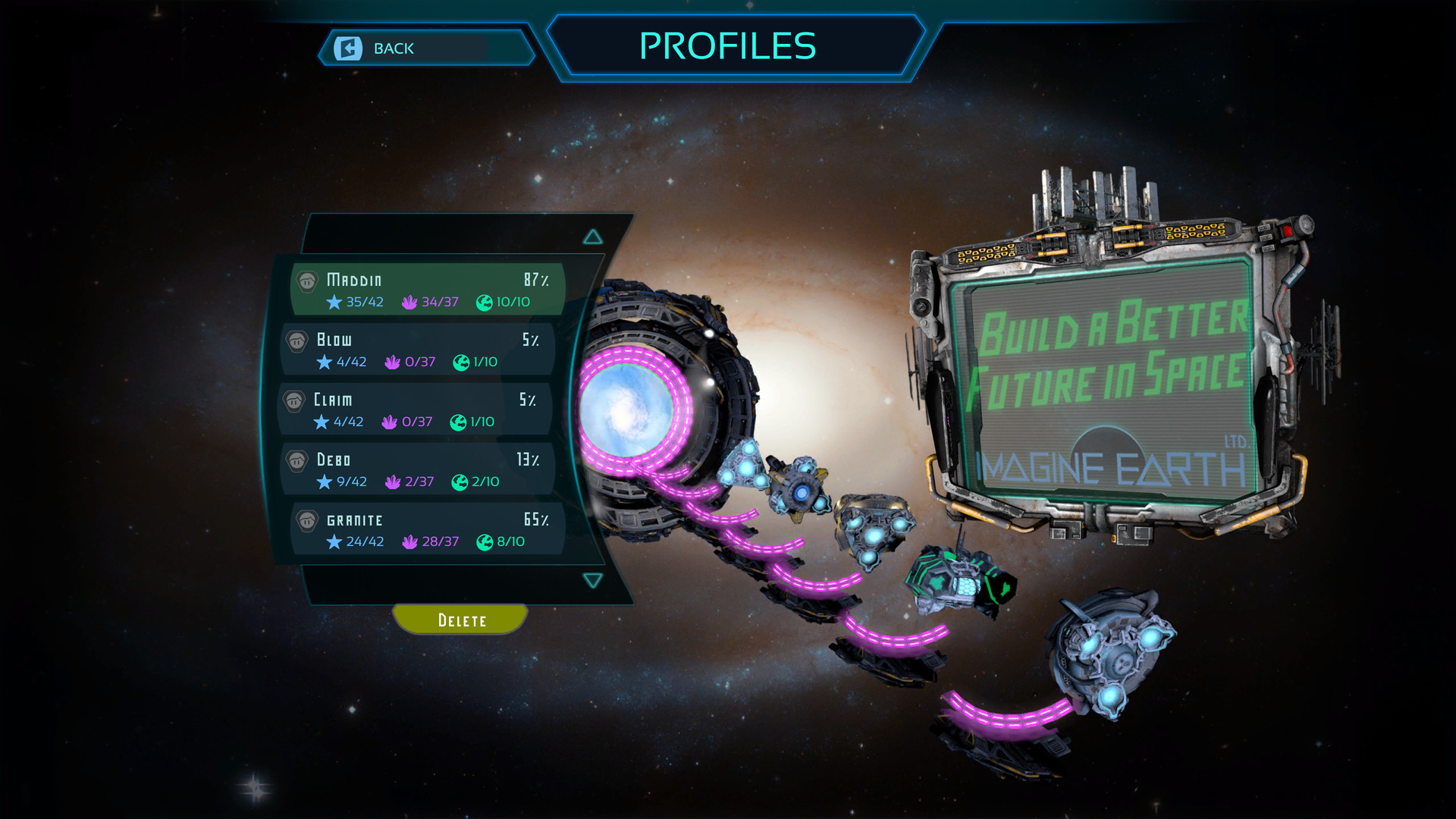The width and height of the screenshot is (1456, 819).
Task: Click the down arrow below profile list
Action: click(593, 581)
